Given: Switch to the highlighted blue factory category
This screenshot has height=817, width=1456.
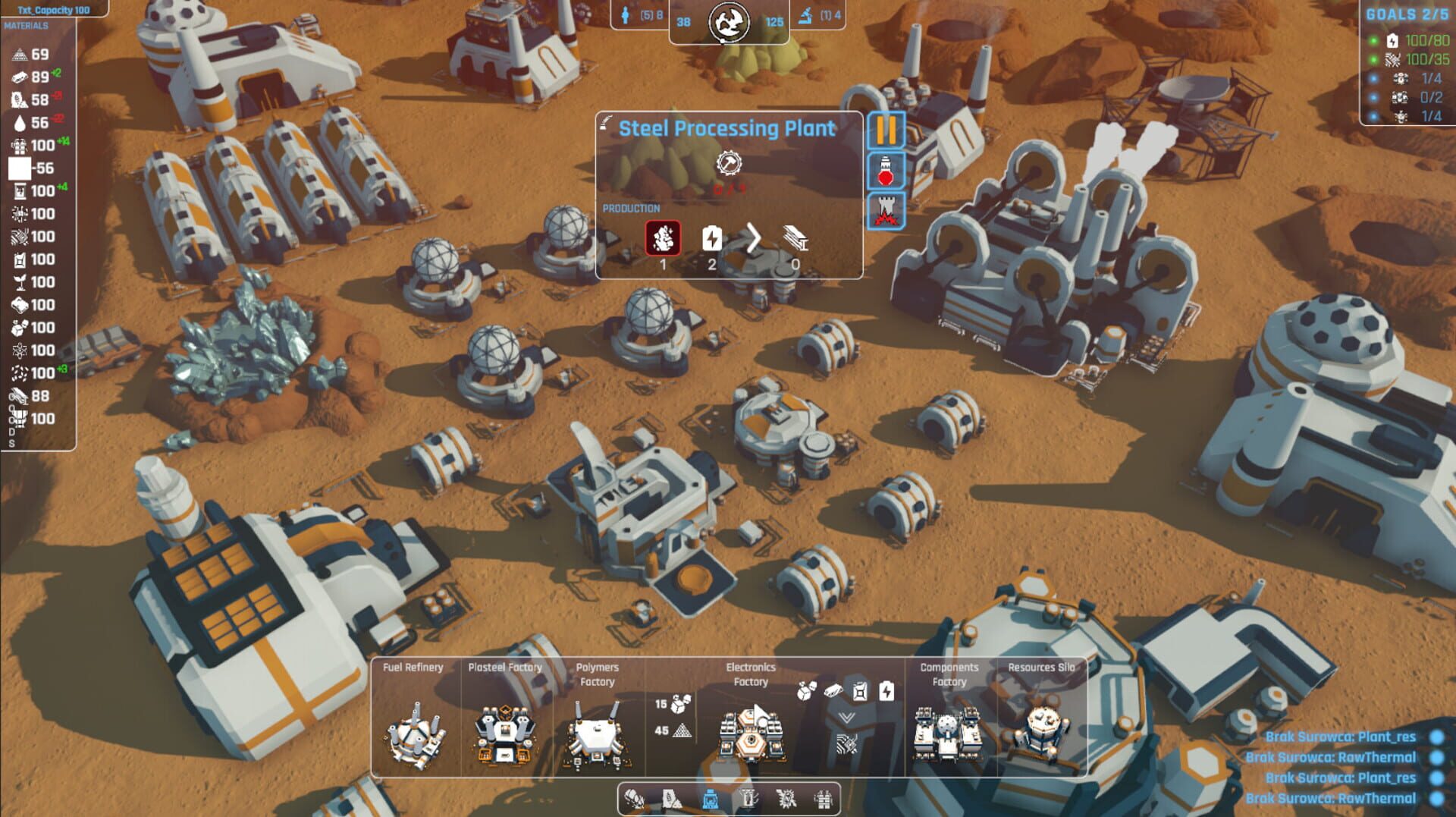Looking at the screenshot, I should [x=711, y=799].
